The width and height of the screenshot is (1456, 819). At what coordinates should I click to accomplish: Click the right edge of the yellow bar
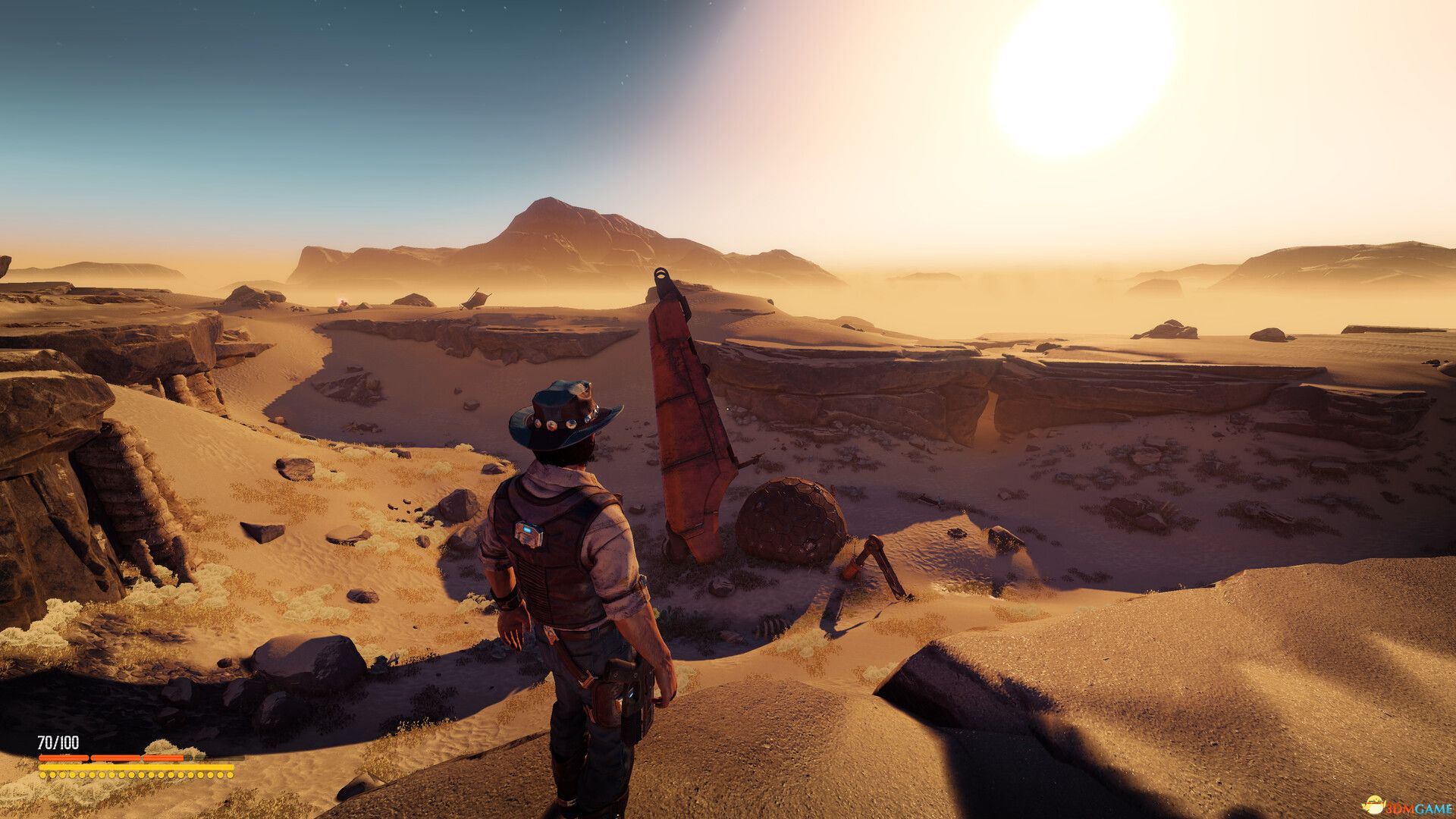point(232,767)
